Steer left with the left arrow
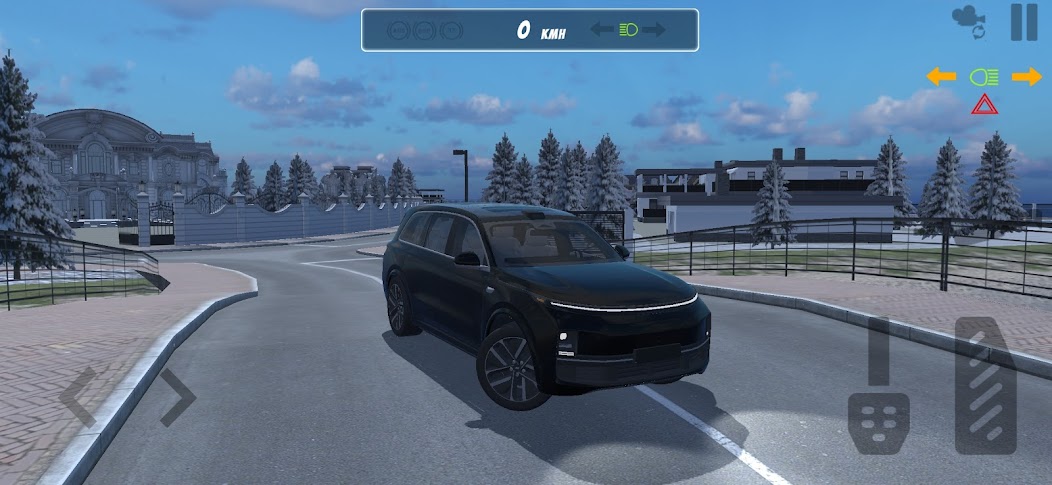The image size is (1052, 485). click(x=78, y=397)
